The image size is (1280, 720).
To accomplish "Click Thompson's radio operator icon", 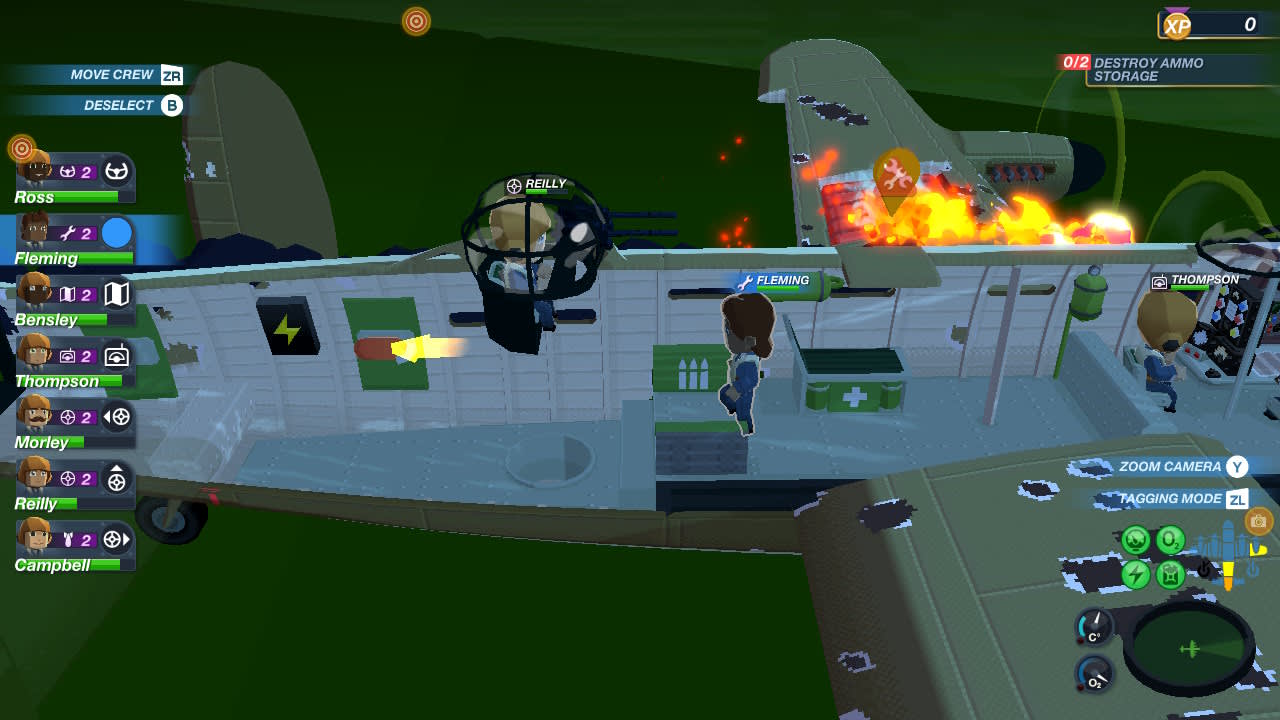I will (117, 355).
